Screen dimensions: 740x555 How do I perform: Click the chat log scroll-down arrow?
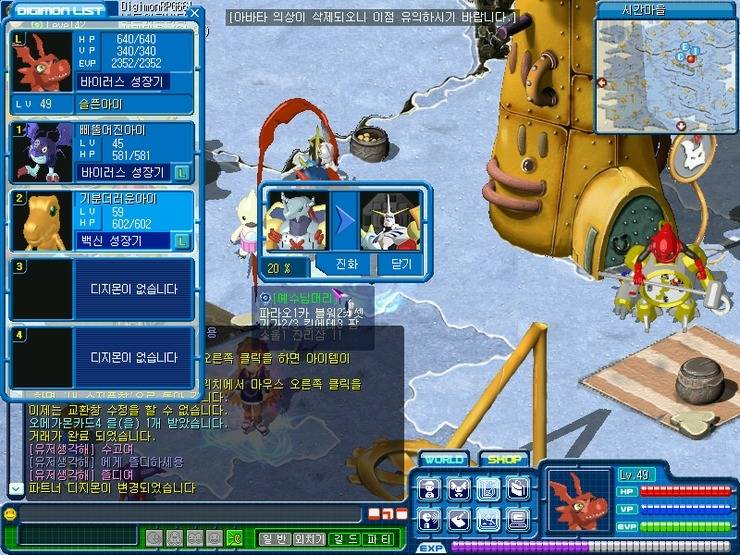point(14,488)
